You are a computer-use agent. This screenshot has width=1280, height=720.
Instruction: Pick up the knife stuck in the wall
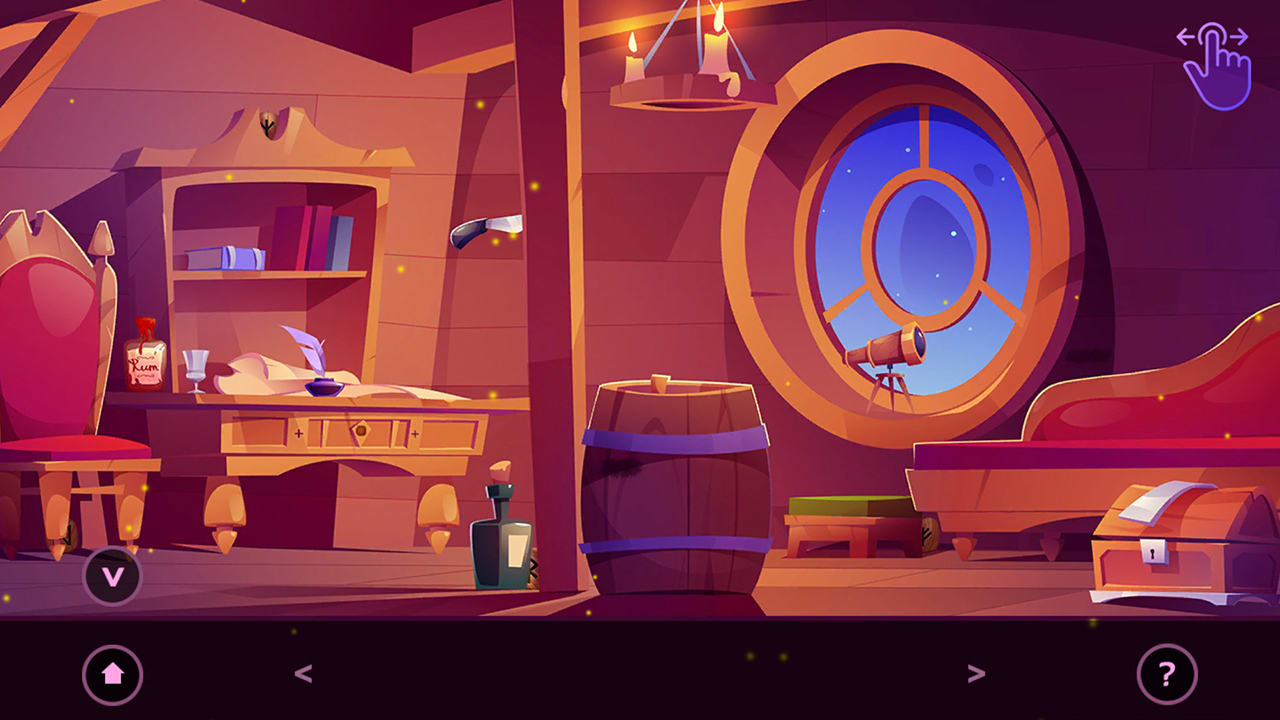click(x=482, y=225)
